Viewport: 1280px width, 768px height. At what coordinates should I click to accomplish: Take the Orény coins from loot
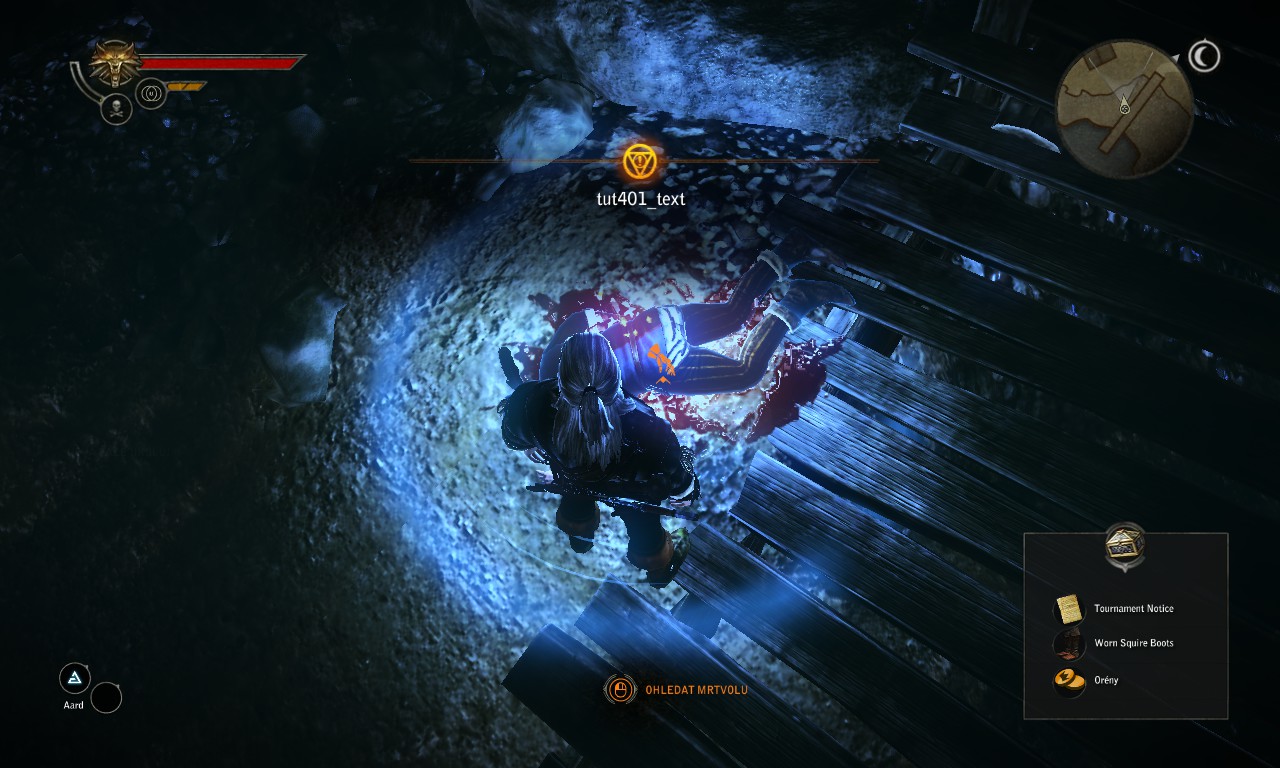coord(1105,680)
